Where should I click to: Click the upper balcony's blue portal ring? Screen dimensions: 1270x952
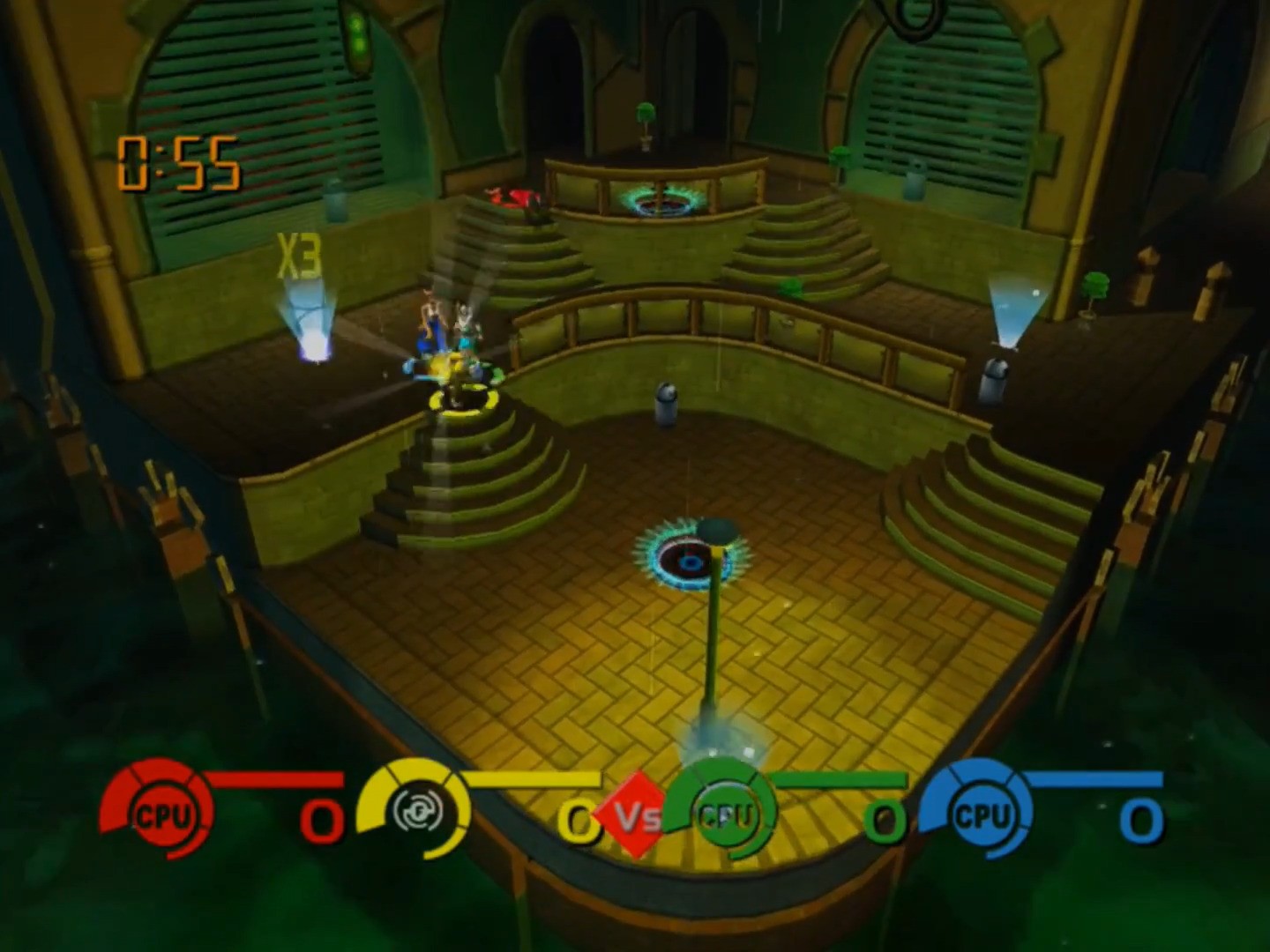point(661,199)
